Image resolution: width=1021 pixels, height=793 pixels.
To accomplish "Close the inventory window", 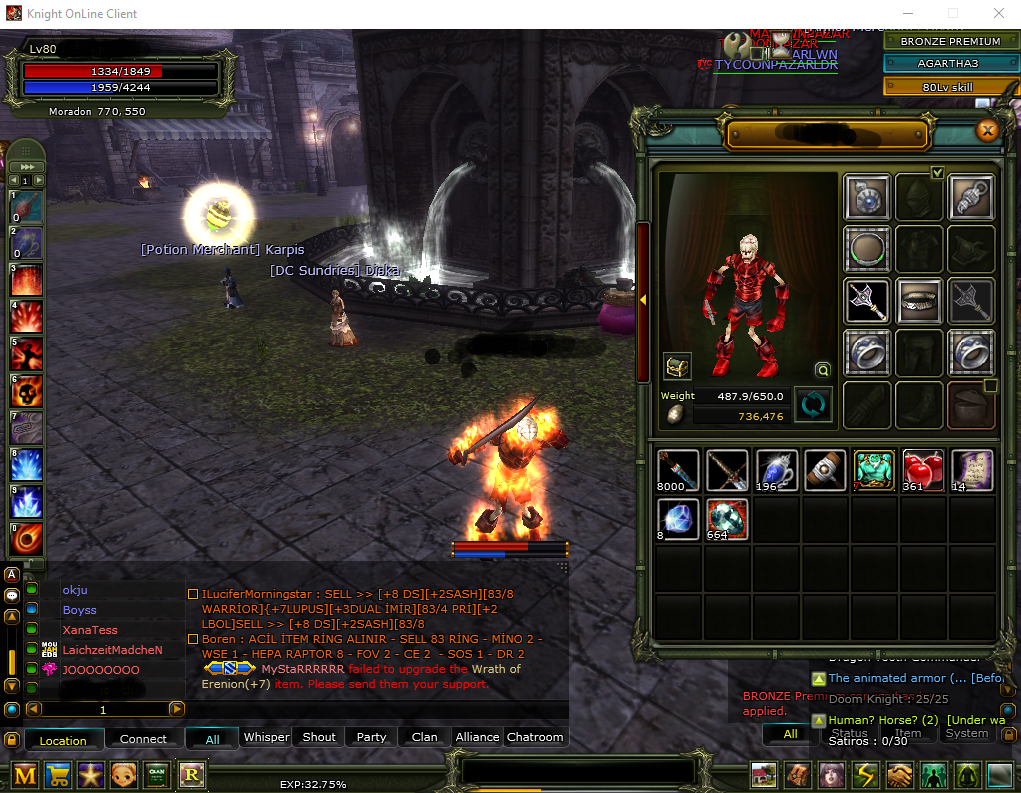I will (x=988, y=131).
